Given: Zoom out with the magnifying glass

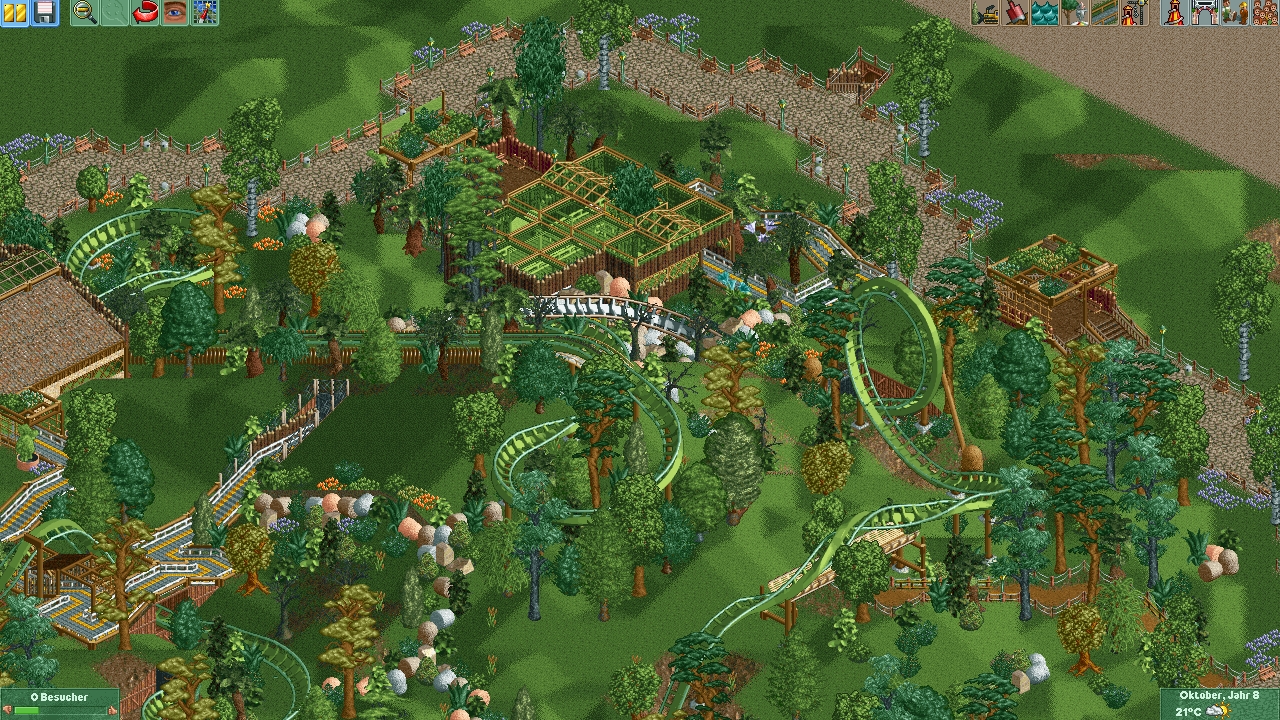Looking at the screenshot, I should pos(85,12).
